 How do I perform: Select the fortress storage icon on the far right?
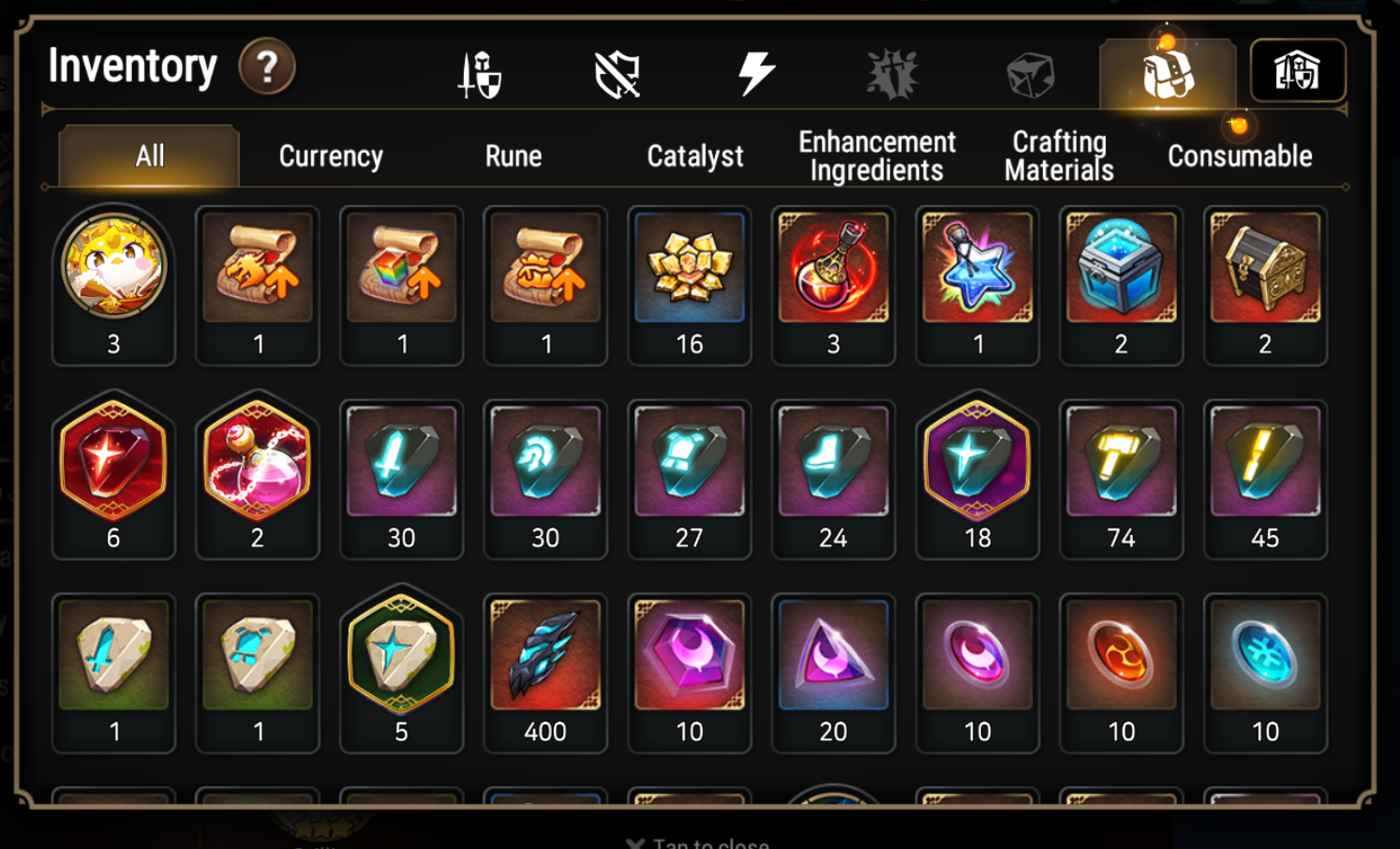[x=1298, y=70]
